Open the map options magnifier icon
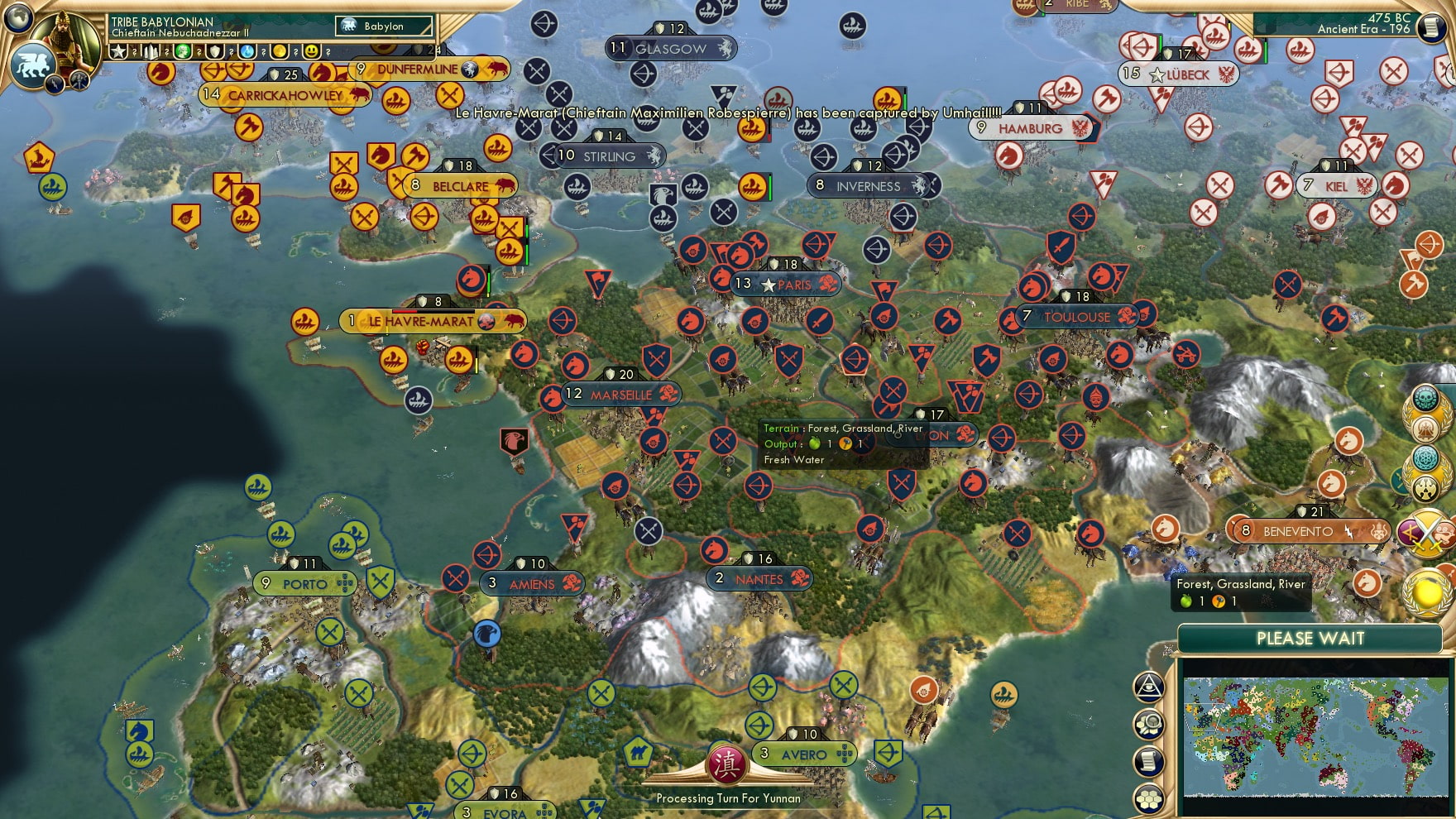 (1148, 725)
